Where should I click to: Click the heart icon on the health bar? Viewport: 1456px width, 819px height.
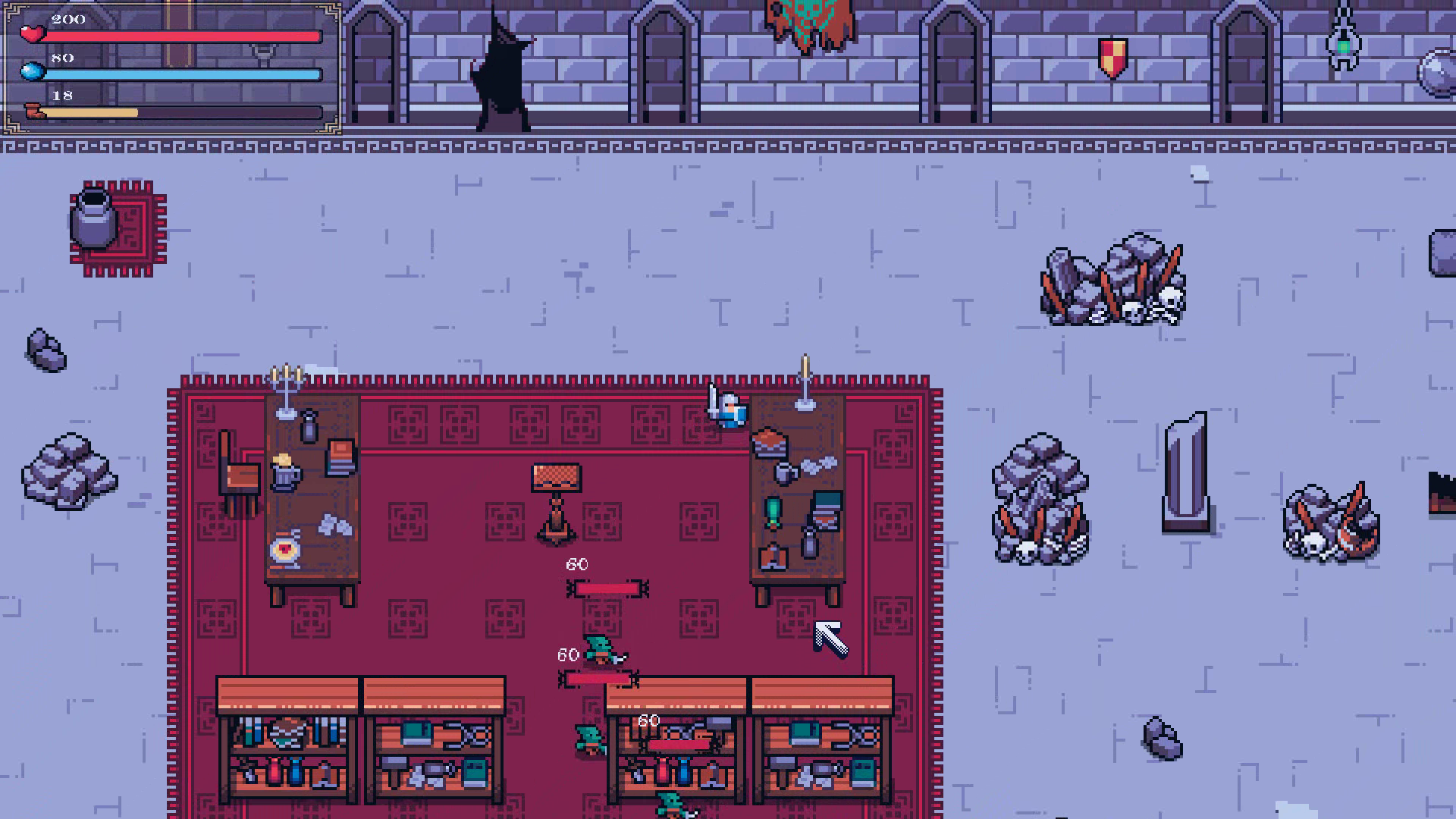(x=31, y=35)
